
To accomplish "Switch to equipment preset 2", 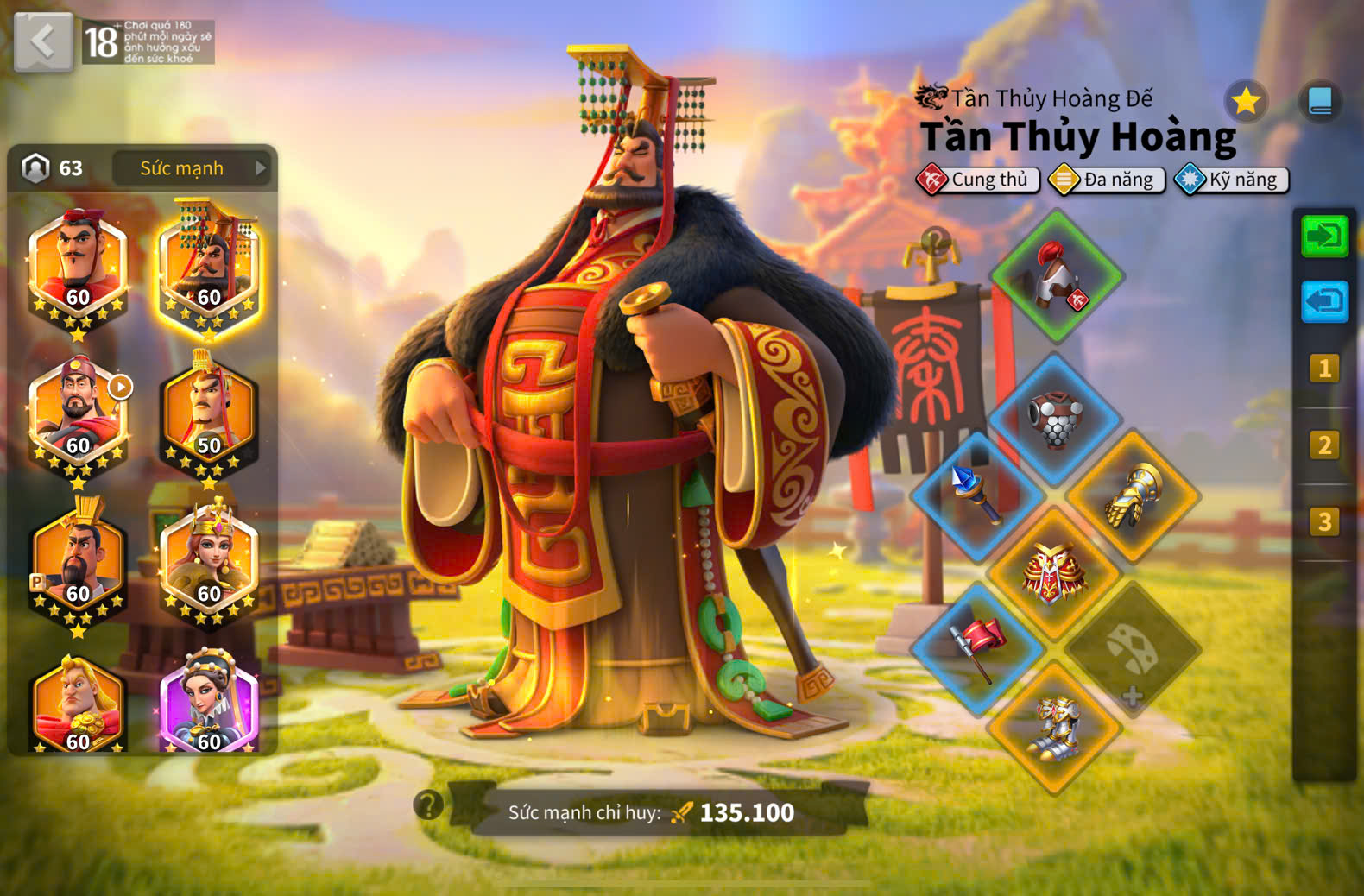I will coord(1323,445).
